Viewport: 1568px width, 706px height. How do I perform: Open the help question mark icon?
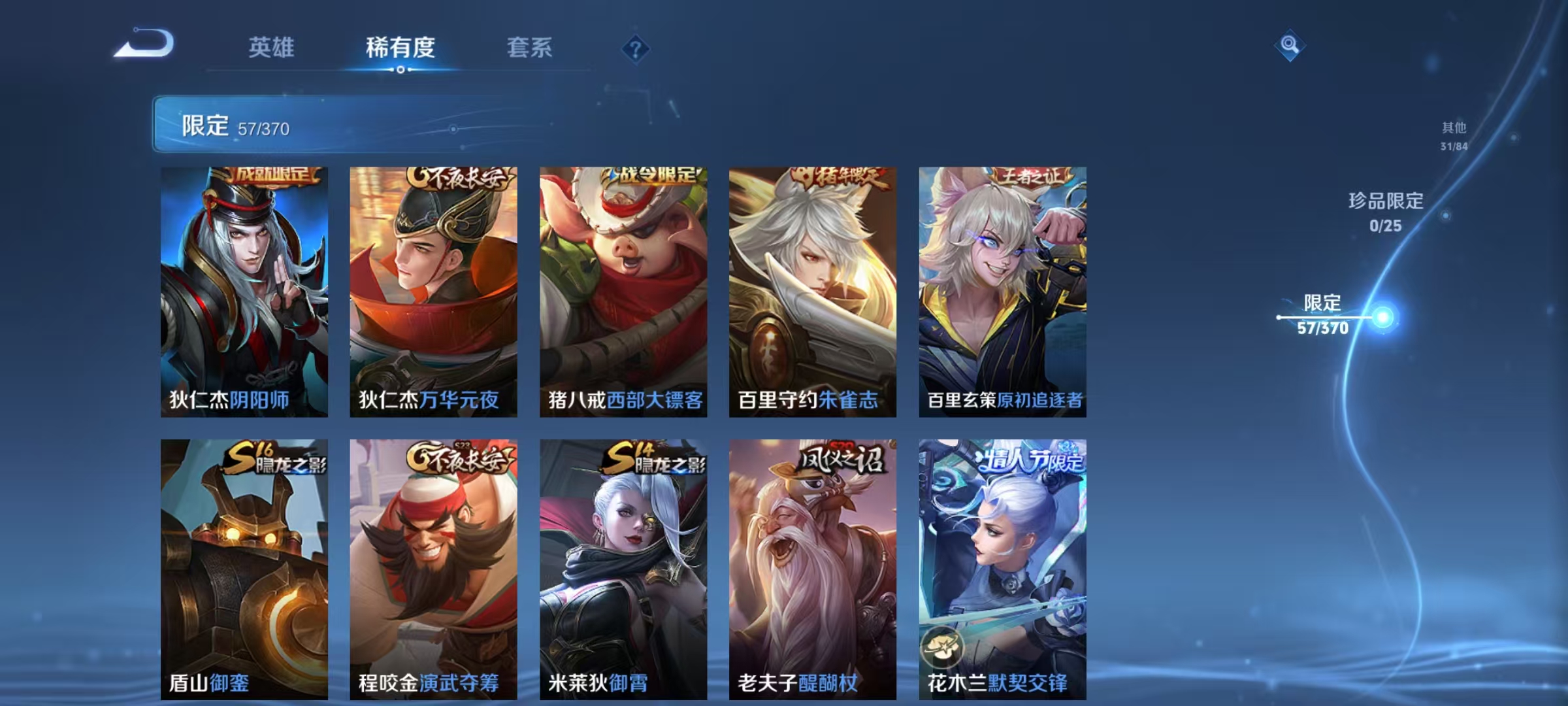pos(637,50)
